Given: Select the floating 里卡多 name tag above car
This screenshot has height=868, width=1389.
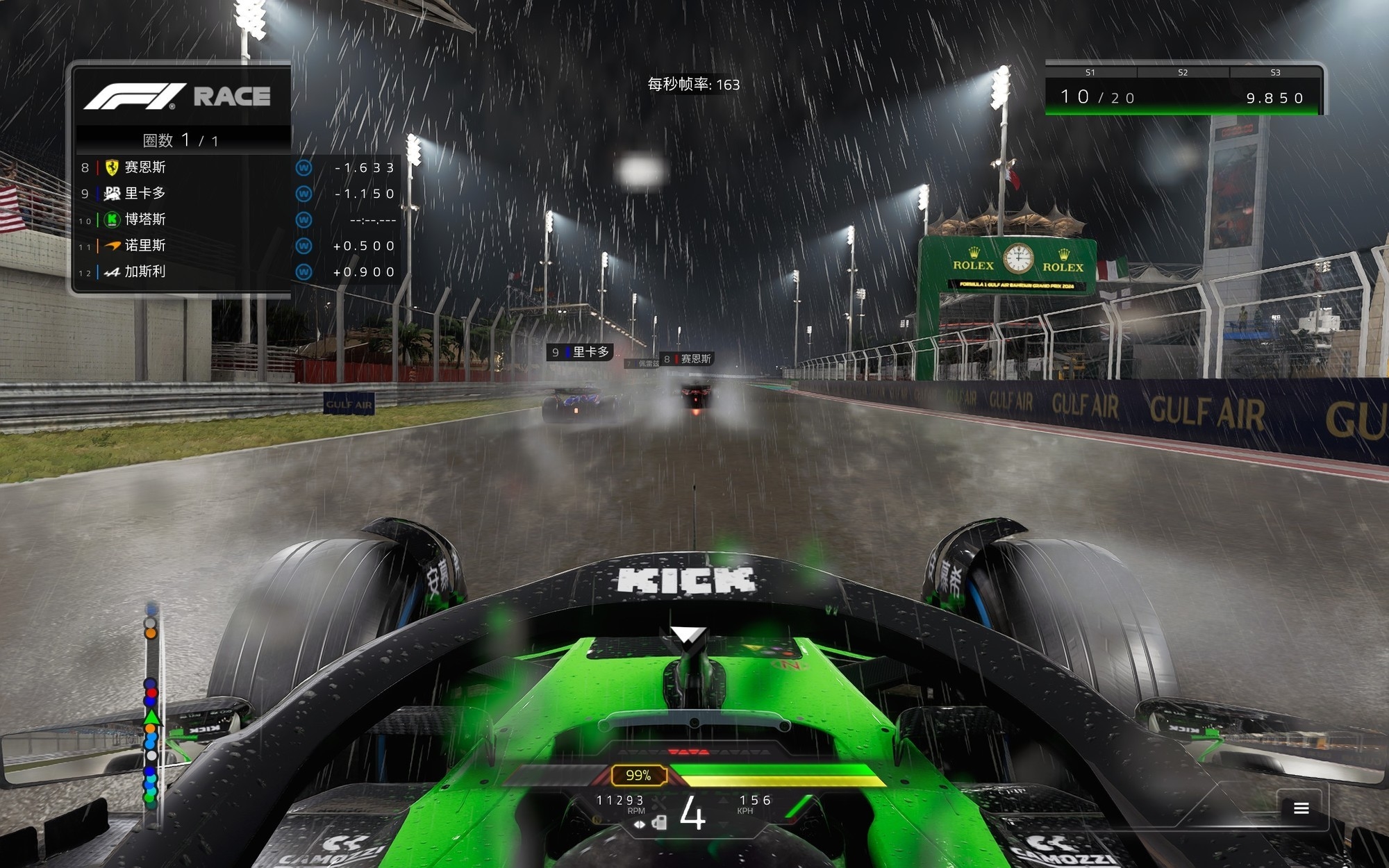Looking at the screenshot, I should pyautogui.click(x=581, y=352).
